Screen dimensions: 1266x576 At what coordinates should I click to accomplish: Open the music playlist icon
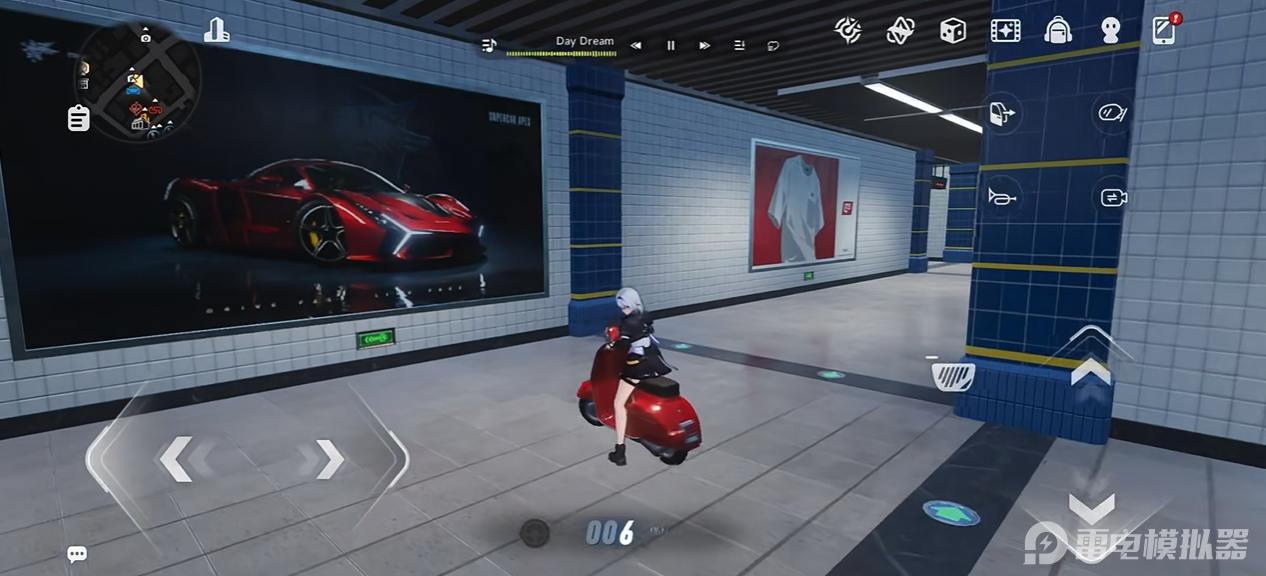pyautogui.click(x=739, y=45)
